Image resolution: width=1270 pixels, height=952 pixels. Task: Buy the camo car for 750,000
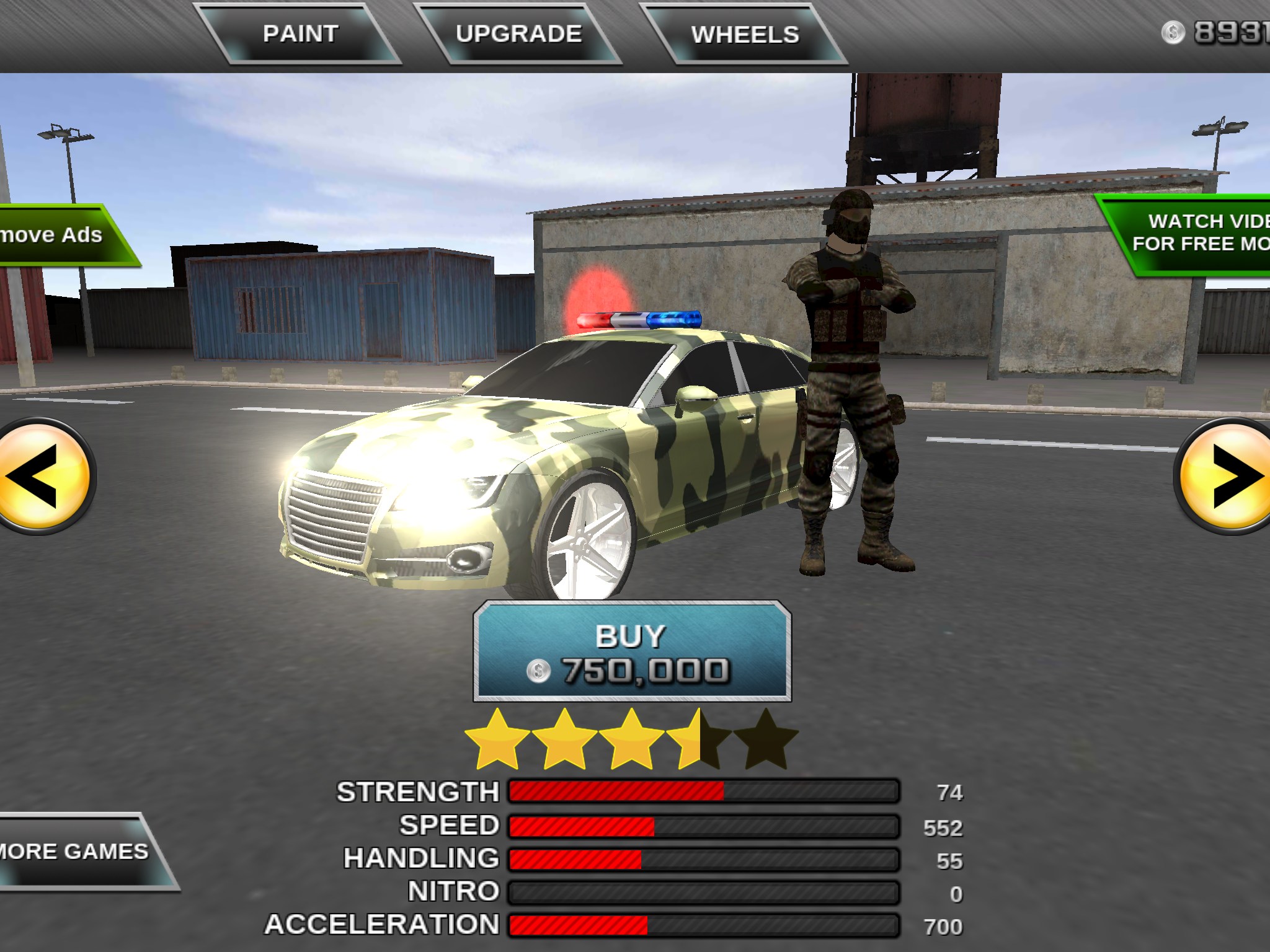tap(632, 652)
